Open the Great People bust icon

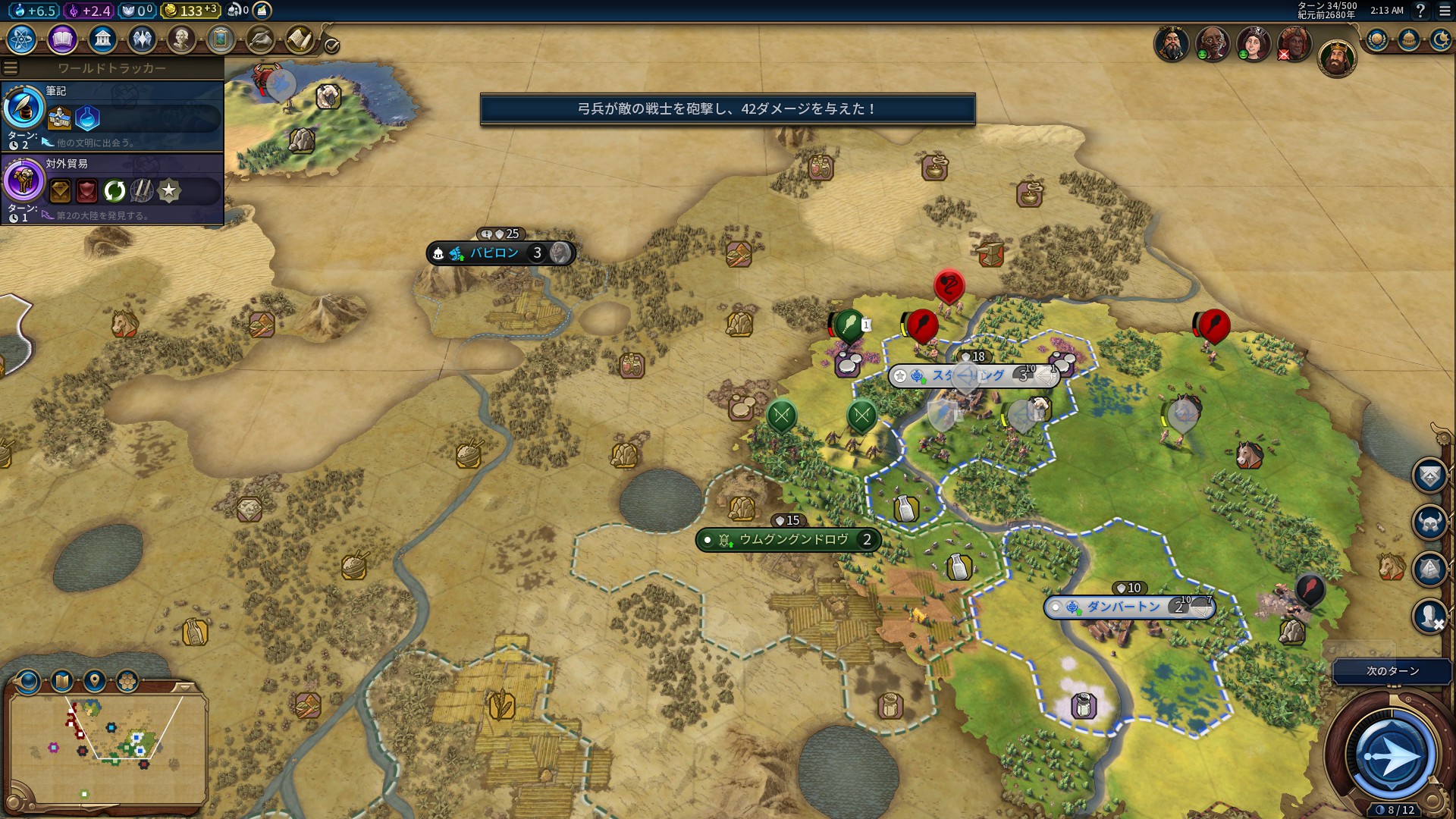pos(181,39)
